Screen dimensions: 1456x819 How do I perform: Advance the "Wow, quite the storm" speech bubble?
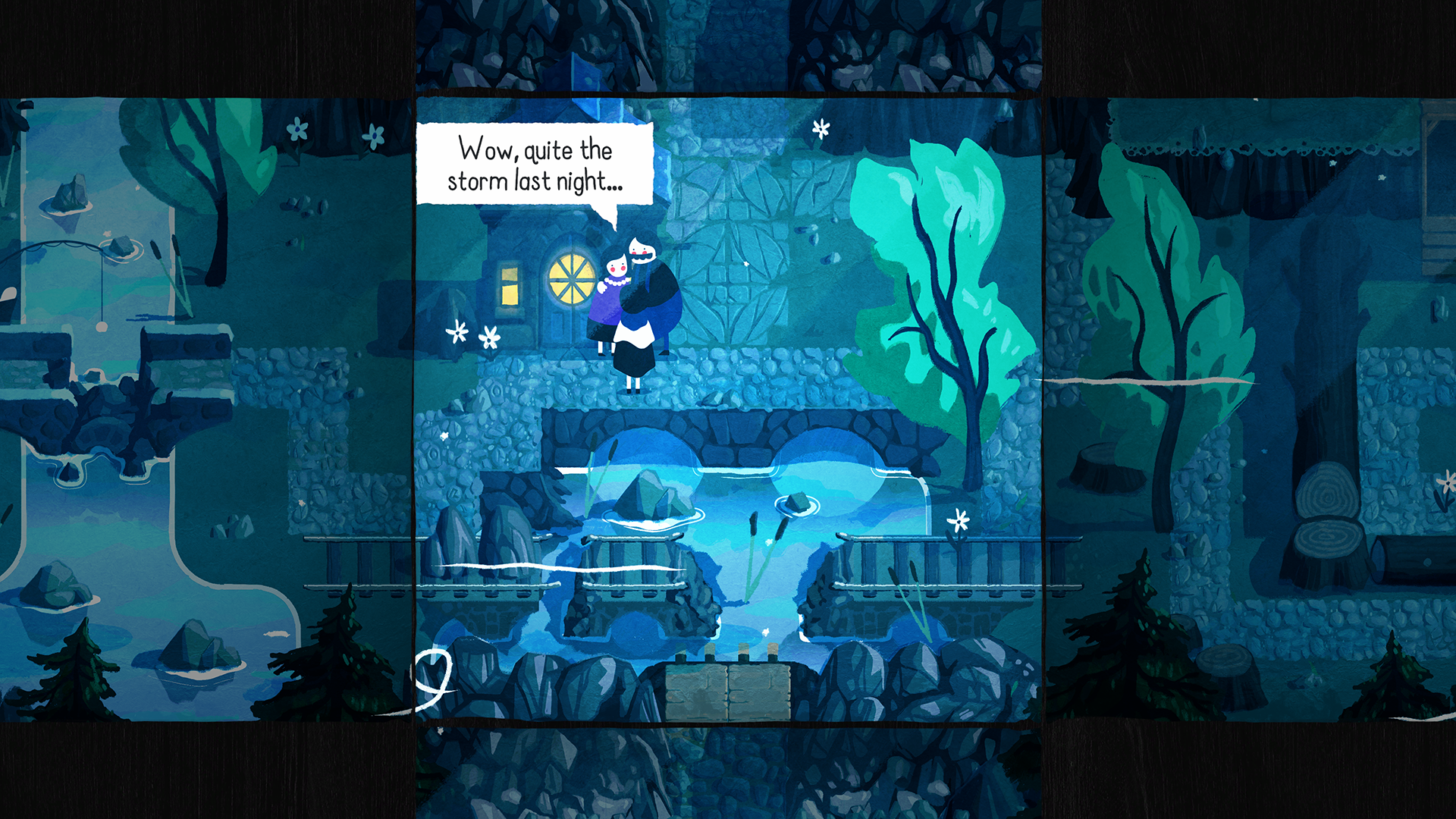pyautogui.click(x=535, y=165)
